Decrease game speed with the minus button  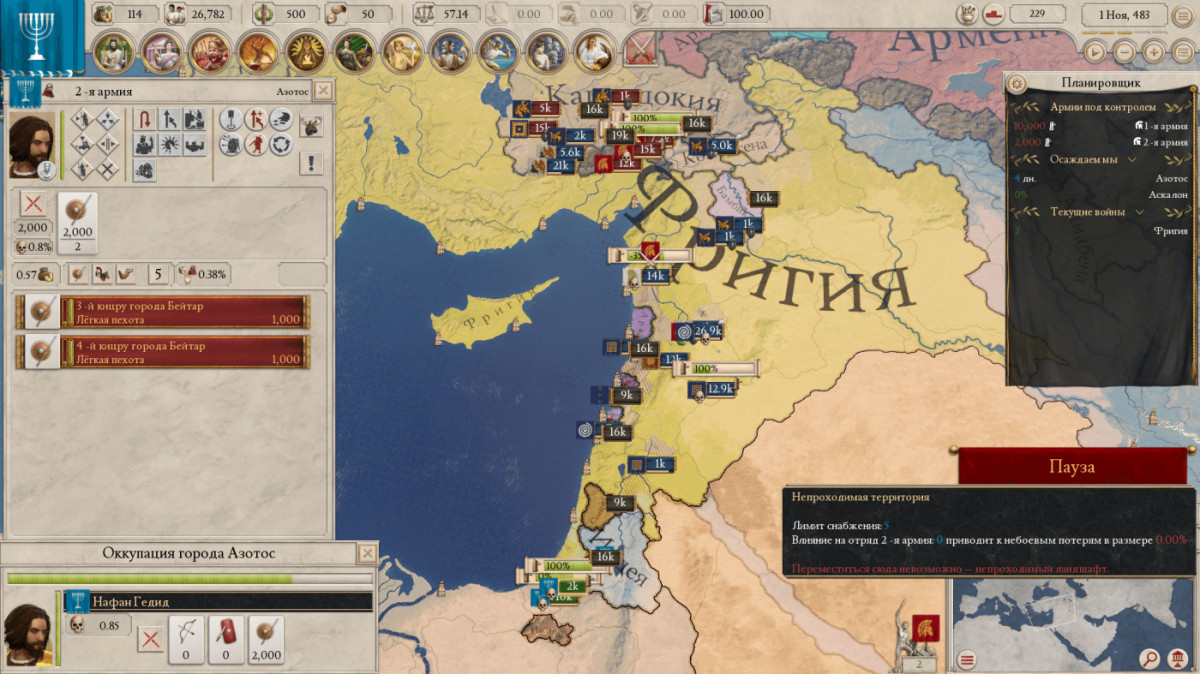click(1125, 51)
